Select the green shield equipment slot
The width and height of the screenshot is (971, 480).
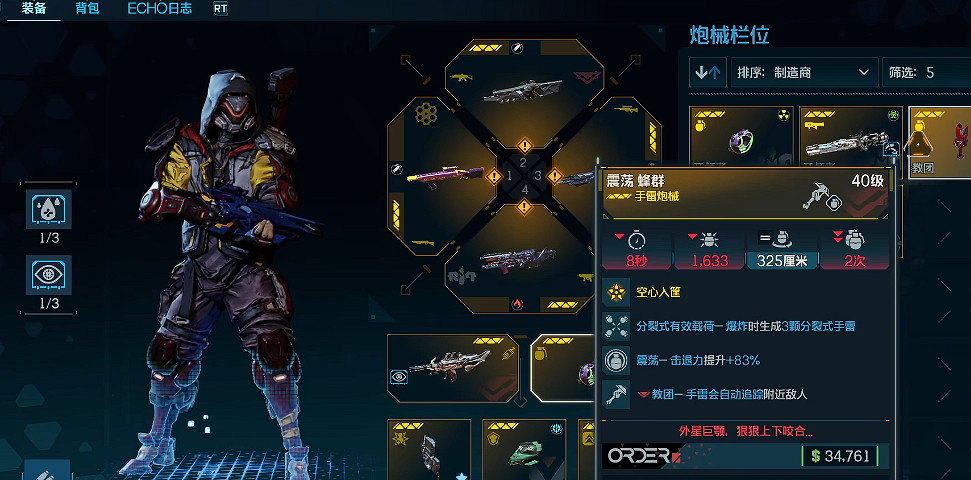point(524,450)
